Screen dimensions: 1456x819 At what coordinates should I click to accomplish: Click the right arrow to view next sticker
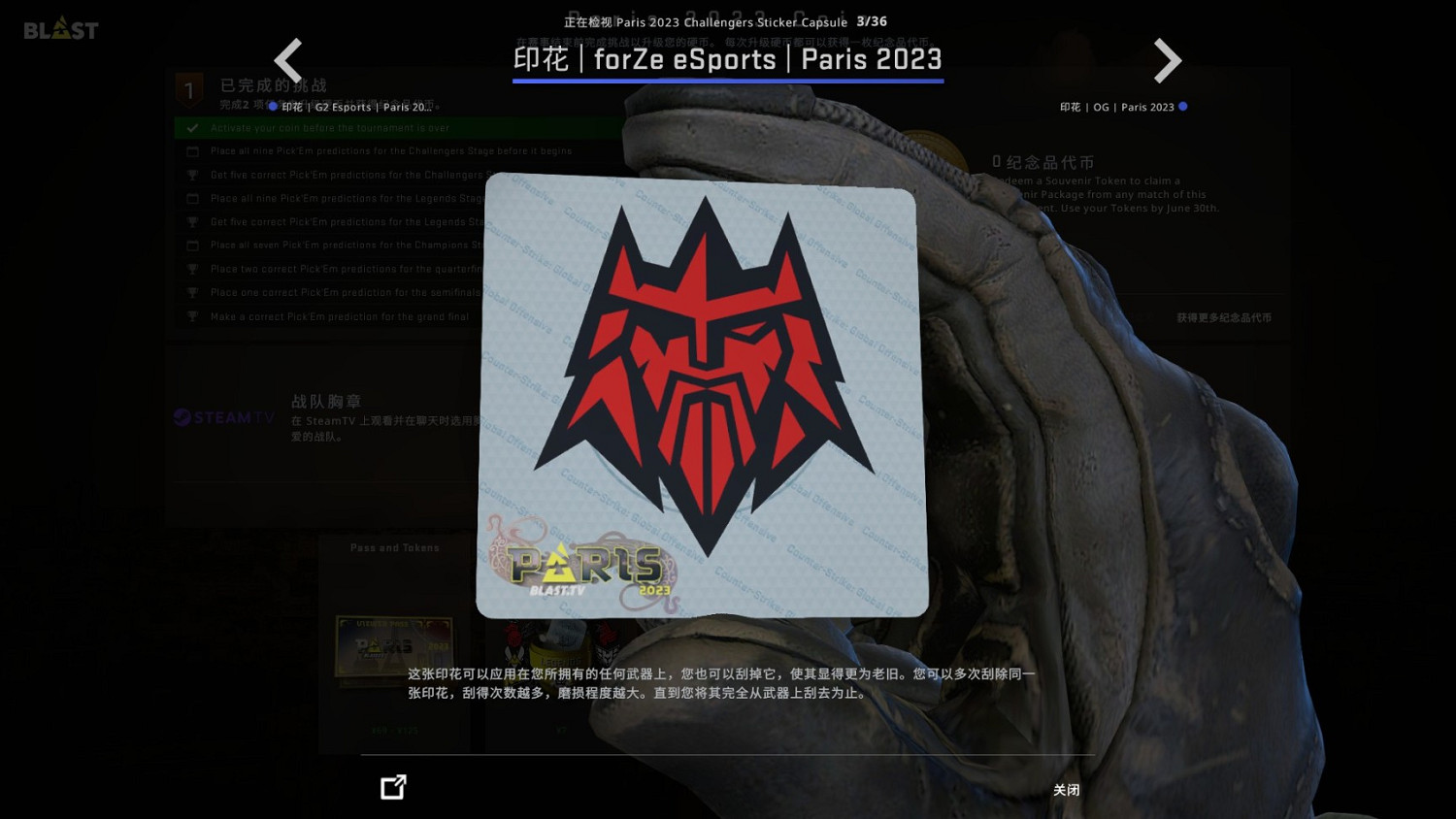click(1167, 60)
